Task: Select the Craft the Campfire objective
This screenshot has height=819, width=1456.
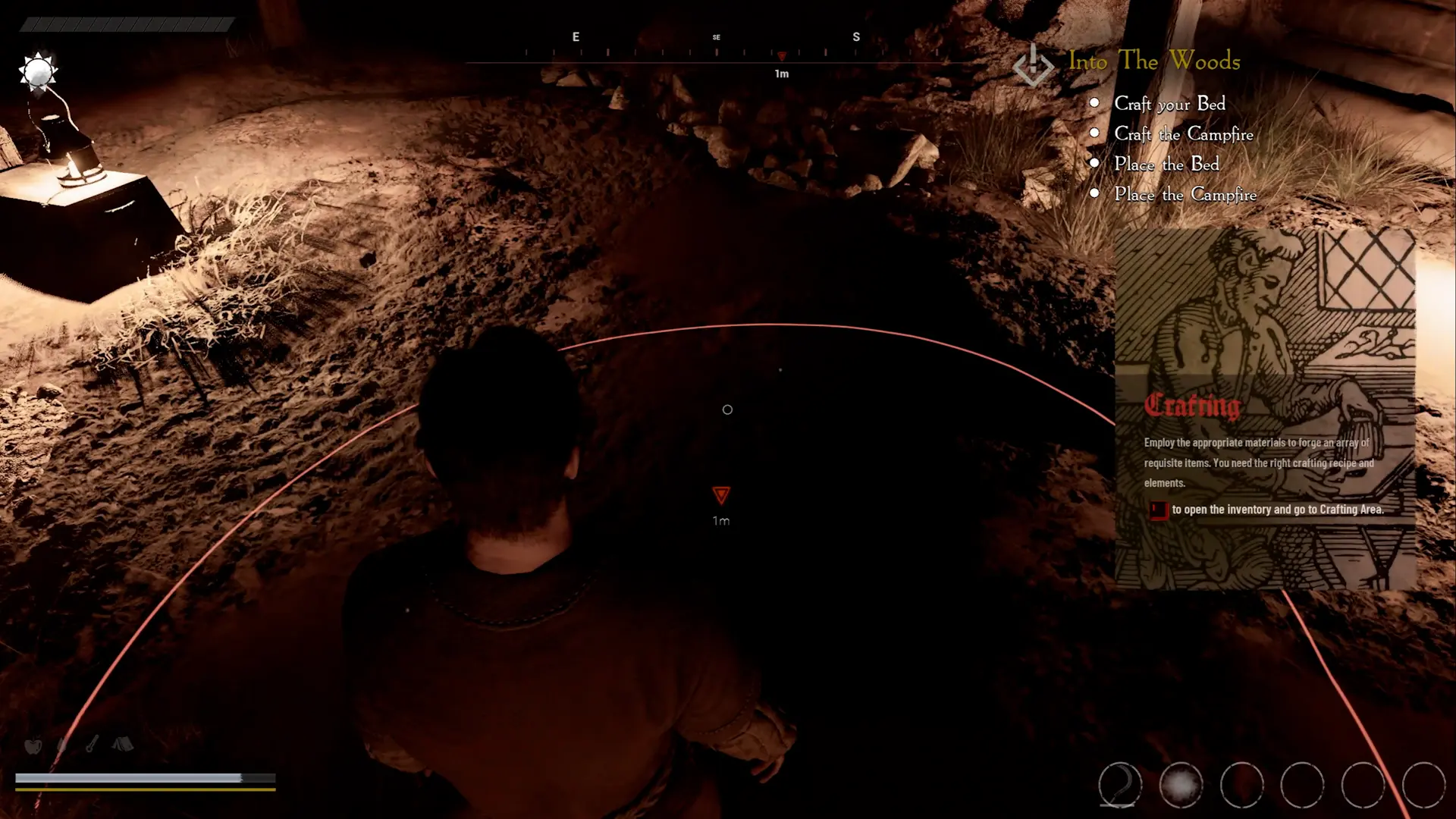Action: pos(1183,134)
